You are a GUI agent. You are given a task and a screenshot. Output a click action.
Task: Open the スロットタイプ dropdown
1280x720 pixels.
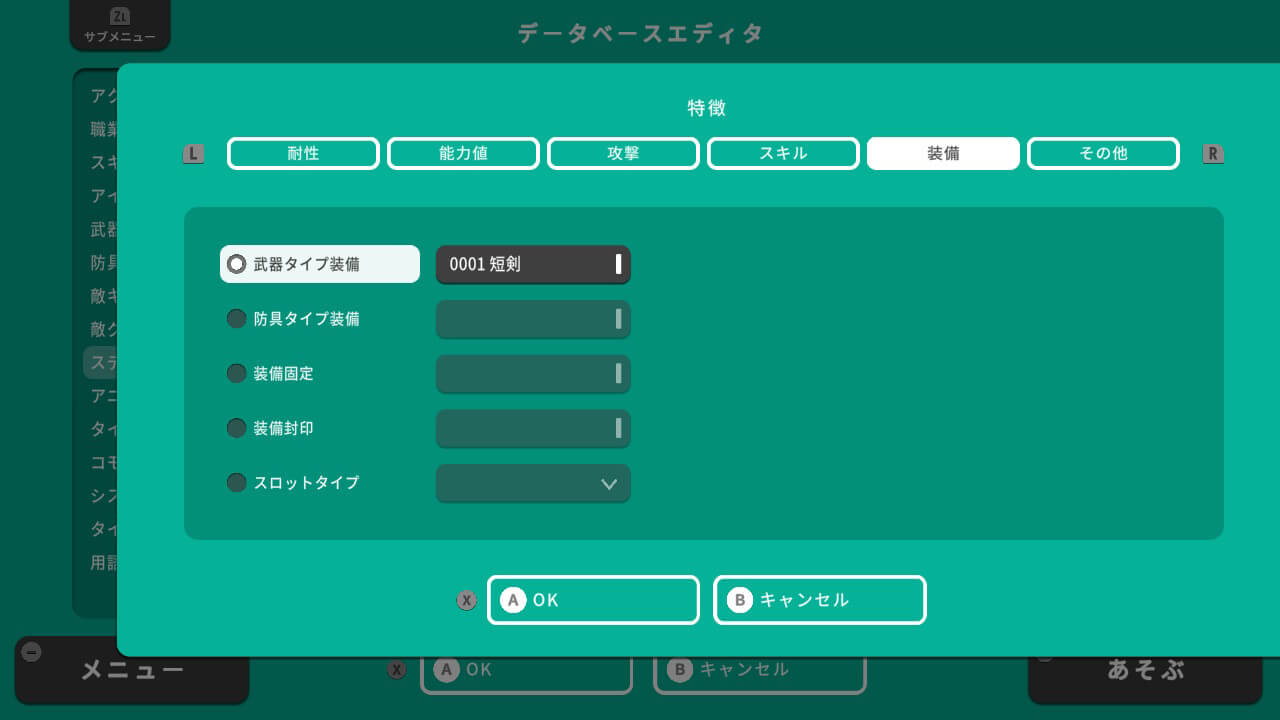[x=533, y=483]
